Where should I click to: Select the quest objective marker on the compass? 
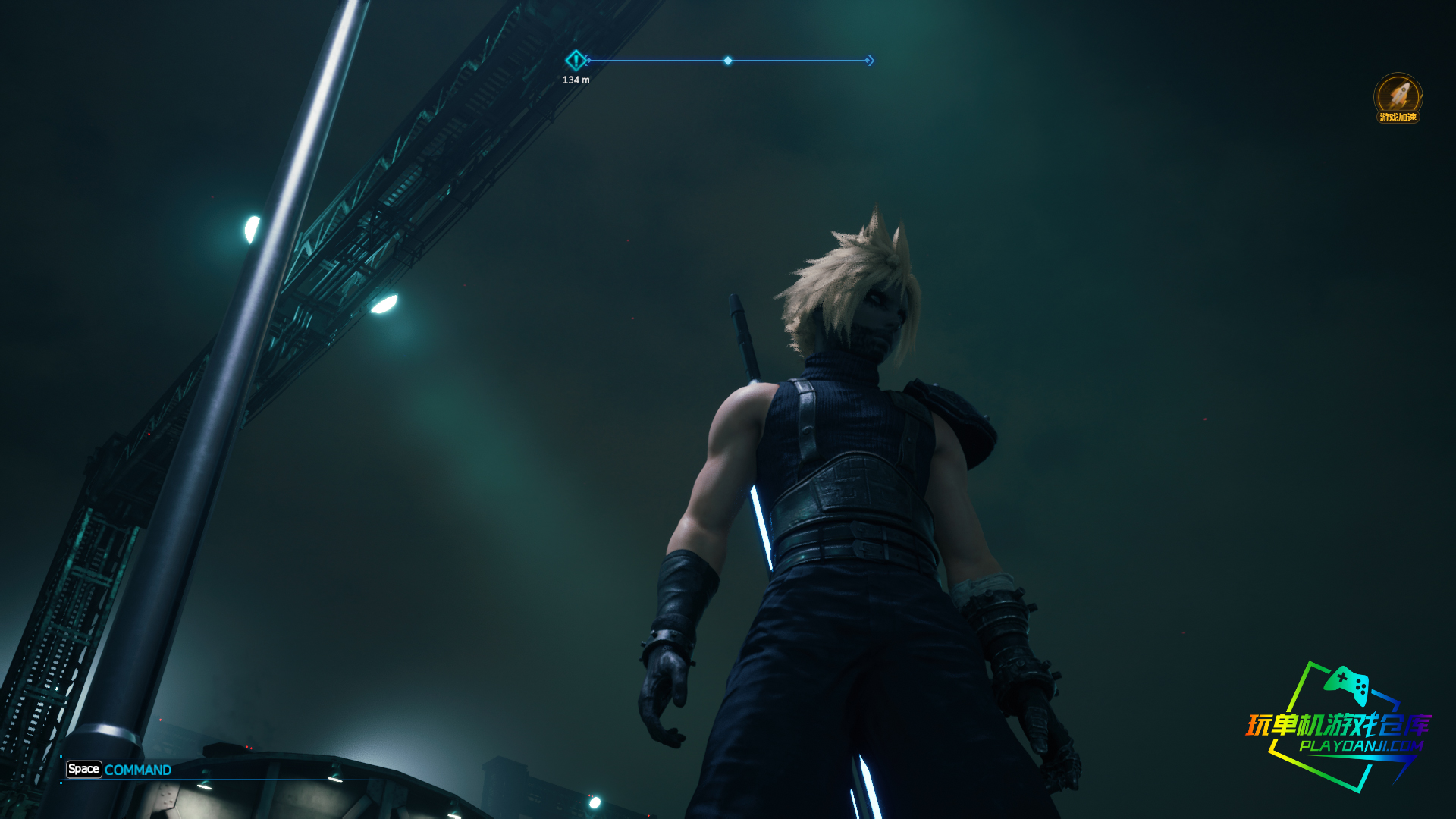coord(576,60)
